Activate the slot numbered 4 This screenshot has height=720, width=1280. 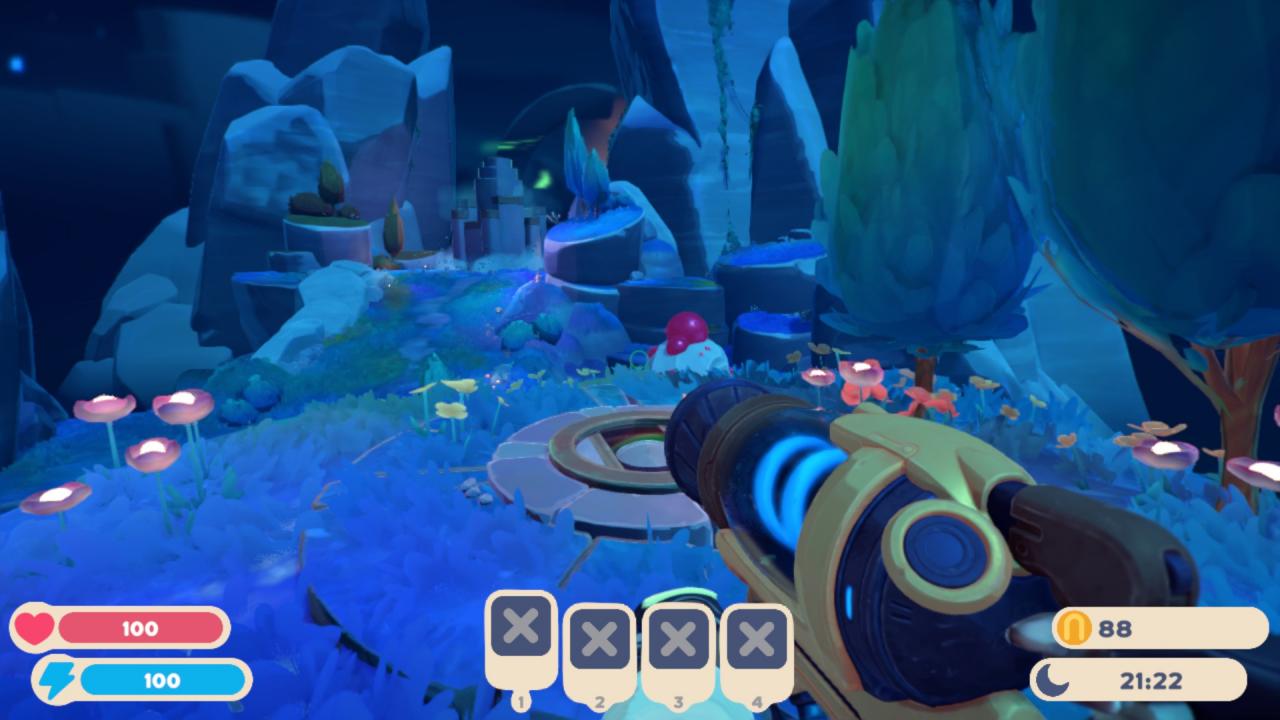point(756,639)
